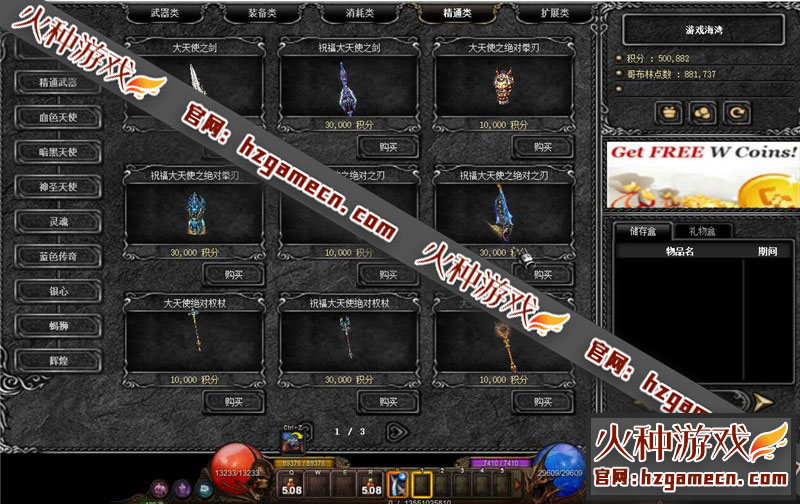Image resolution: width=800 pixels, height=504 pixels.
Task: Select the 银心 category
Action: point(57,291)
